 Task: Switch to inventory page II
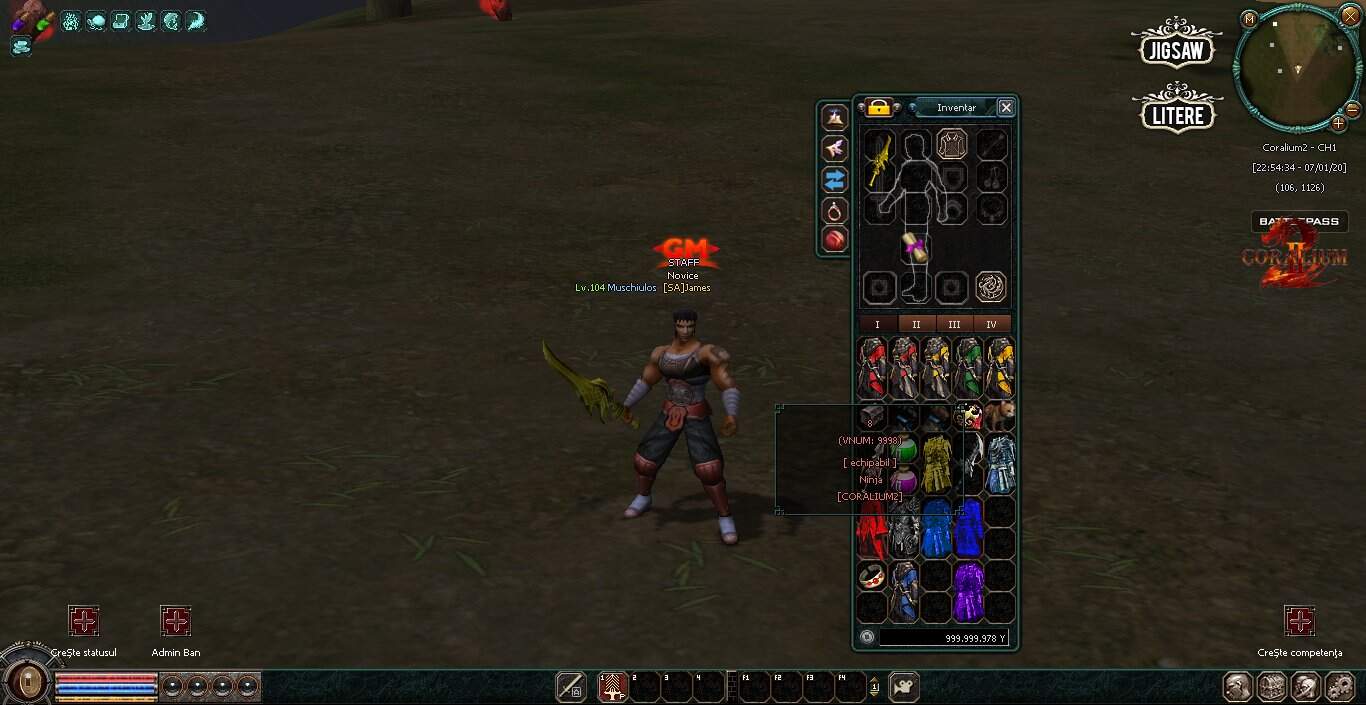coord(916,324)
